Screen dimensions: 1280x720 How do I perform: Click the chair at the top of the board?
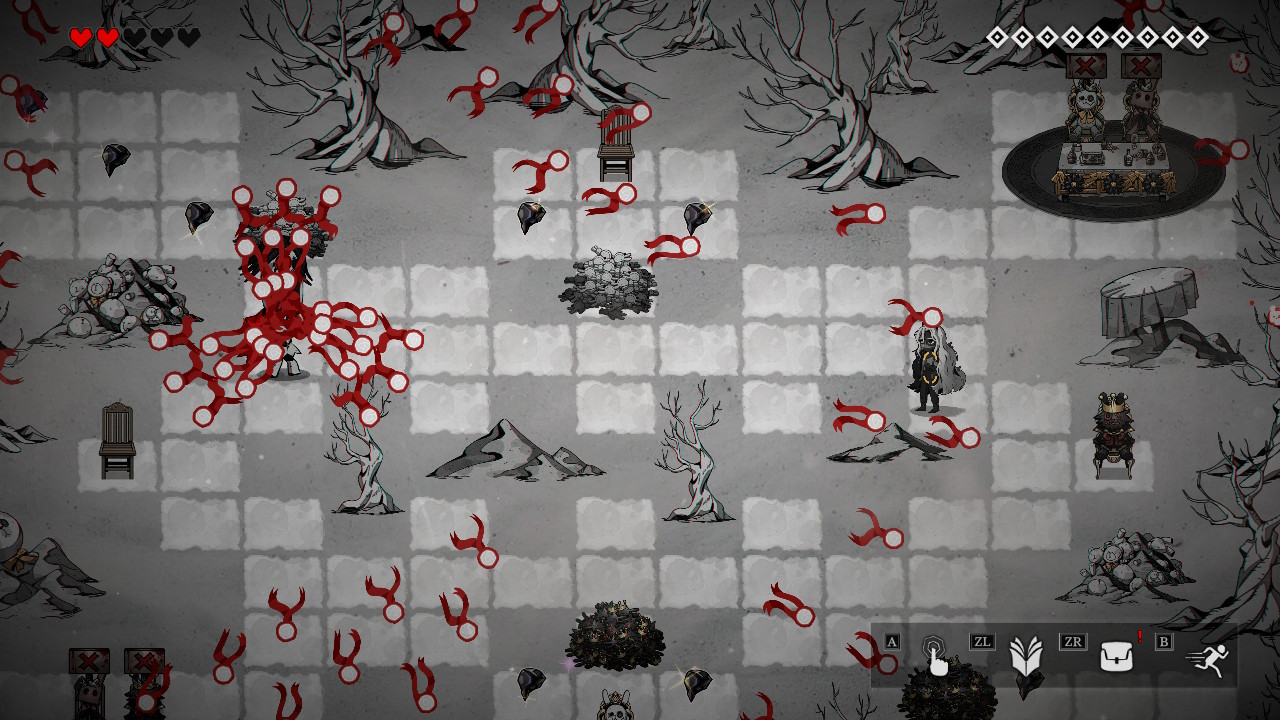(616, 145)
